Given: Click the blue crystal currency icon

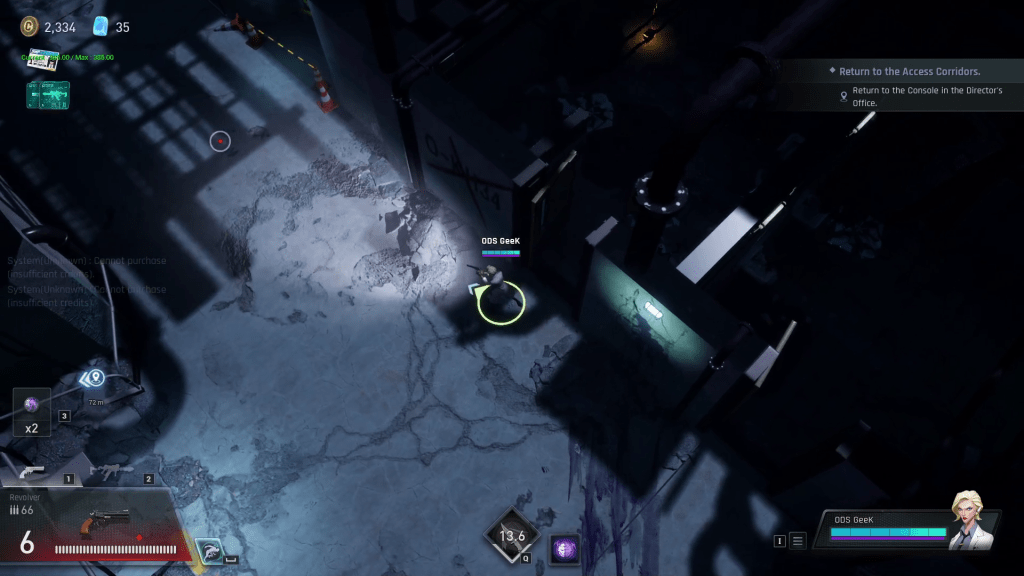Looking at the screenshot, I should [x=101, y=27].
